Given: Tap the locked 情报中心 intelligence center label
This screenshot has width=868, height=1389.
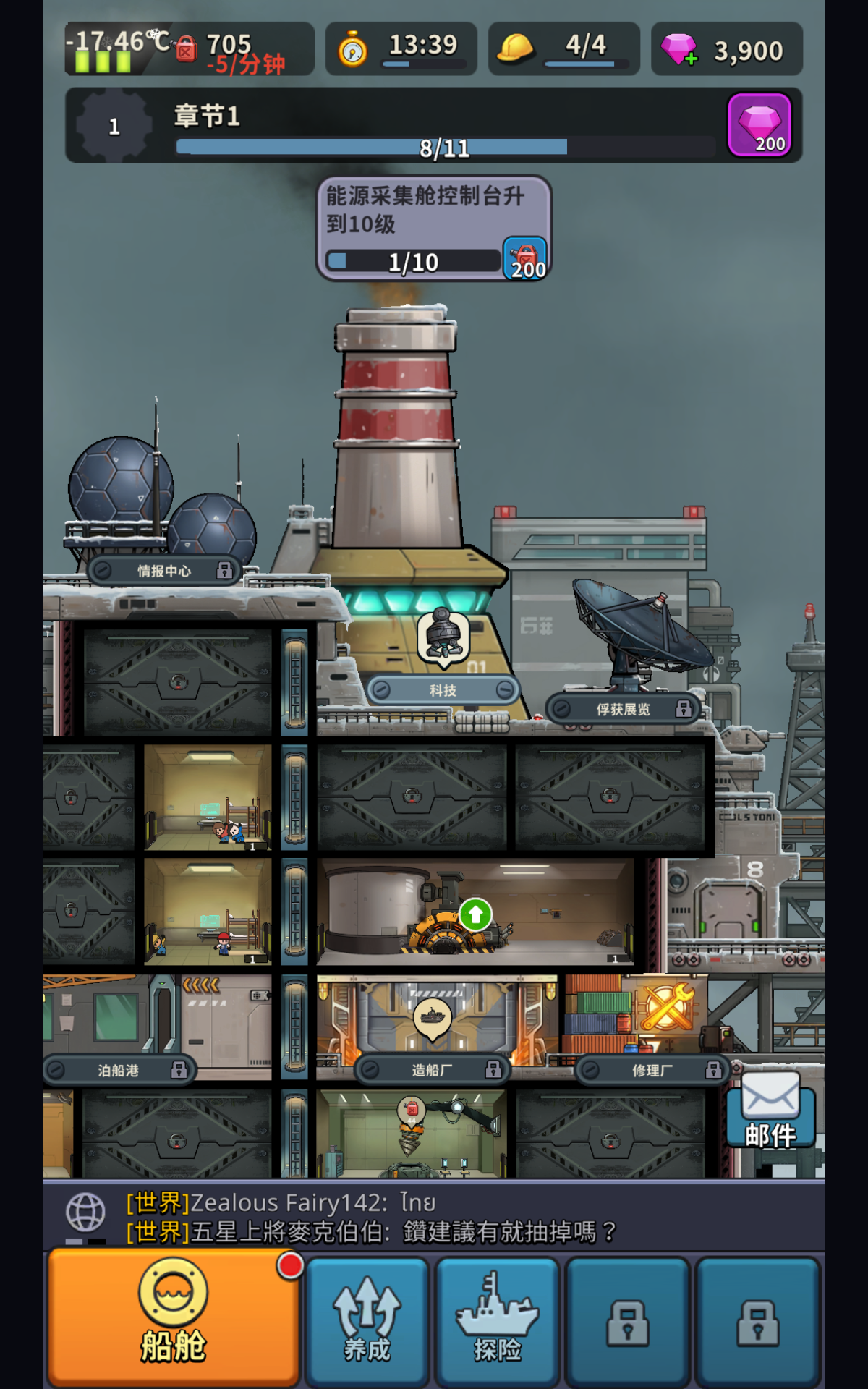Looking at the screenshot, I should (x=164, y=571).
